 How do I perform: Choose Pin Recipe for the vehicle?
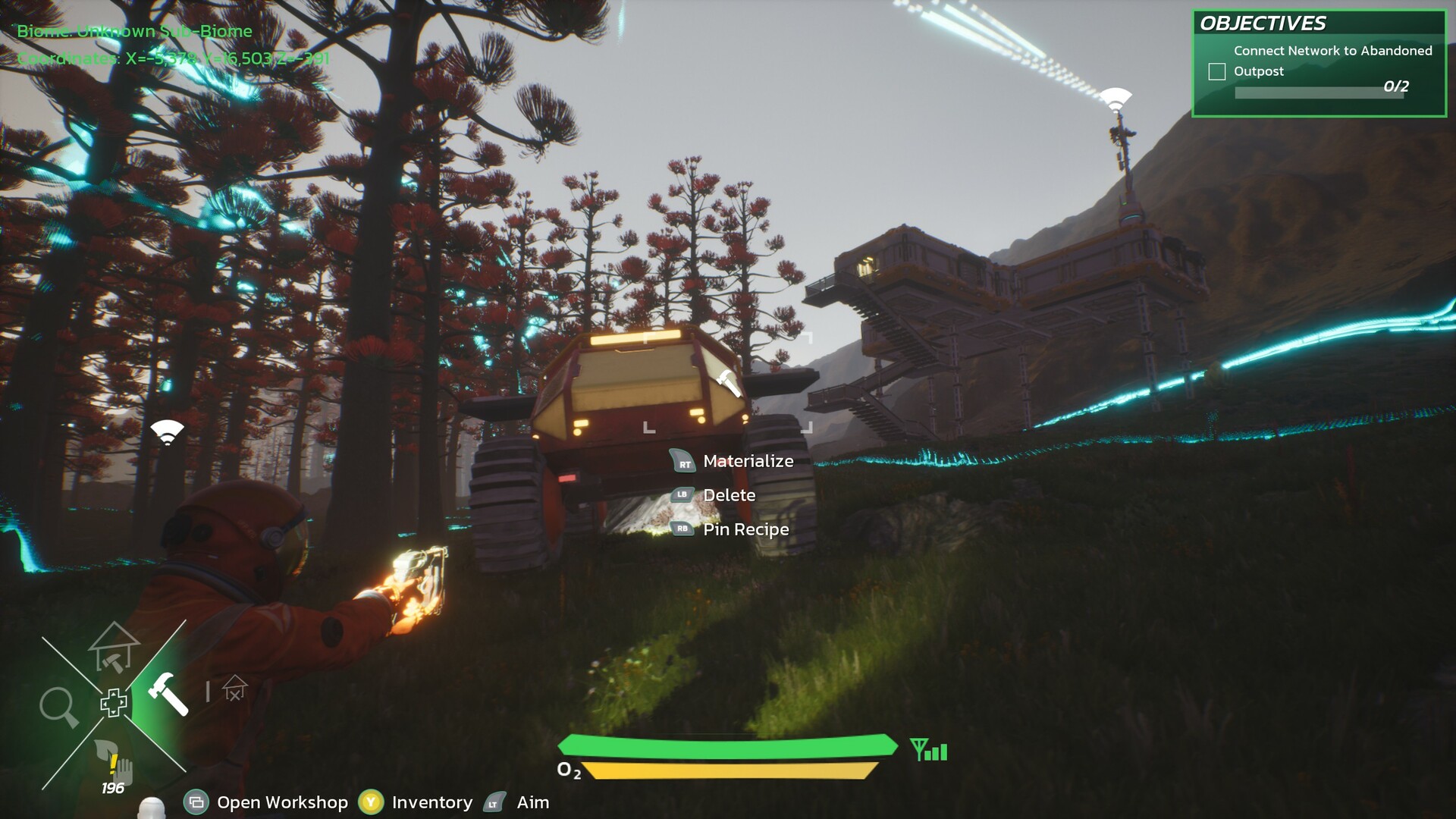point(745,529)
